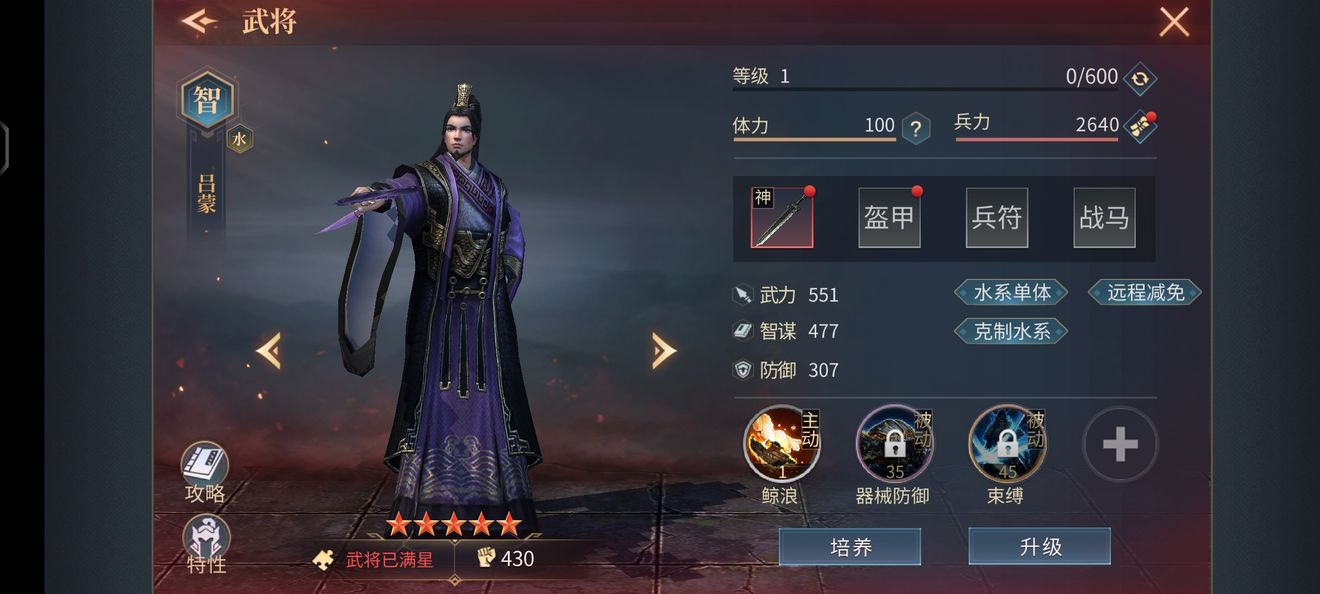This screenshot has width=1320, height=594.
Task: Open the 攻略 guide book icon
Action: [x=205, y=465]
